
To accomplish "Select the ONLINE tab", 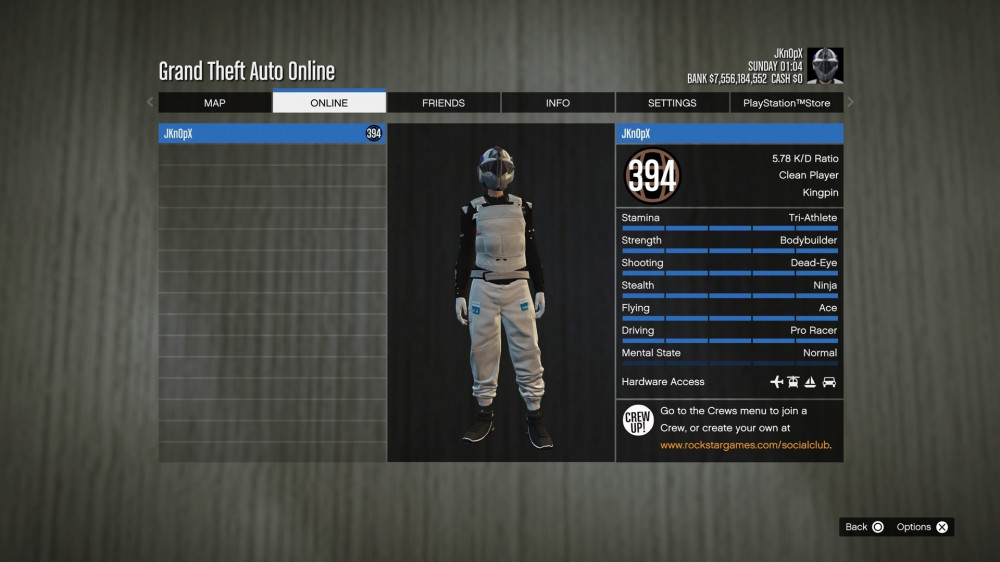I will coord(329,103).
